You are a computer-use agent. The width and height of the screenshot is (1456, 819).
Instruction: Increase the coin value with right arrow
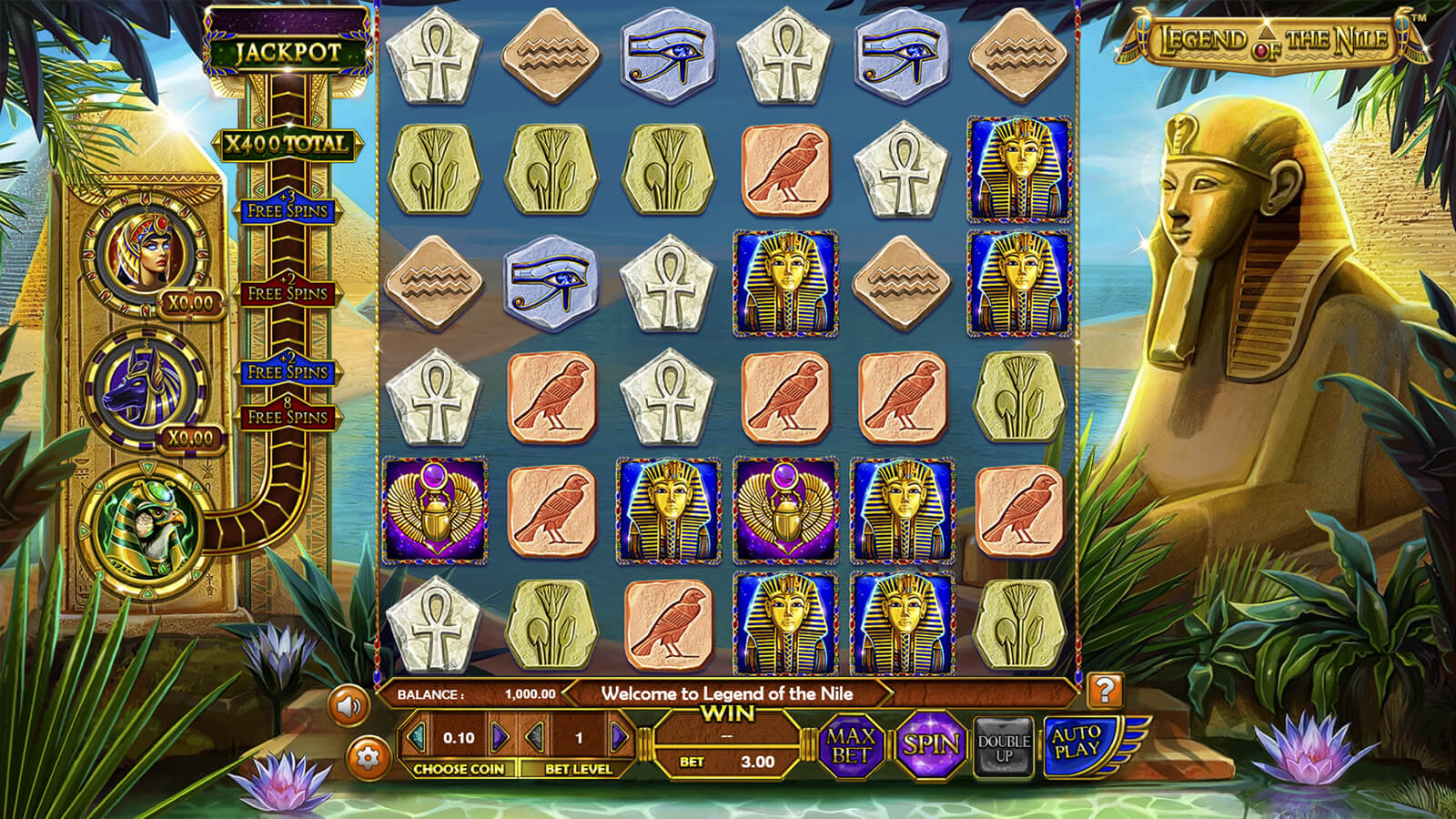pyautogui.click(x=500, y=737)
